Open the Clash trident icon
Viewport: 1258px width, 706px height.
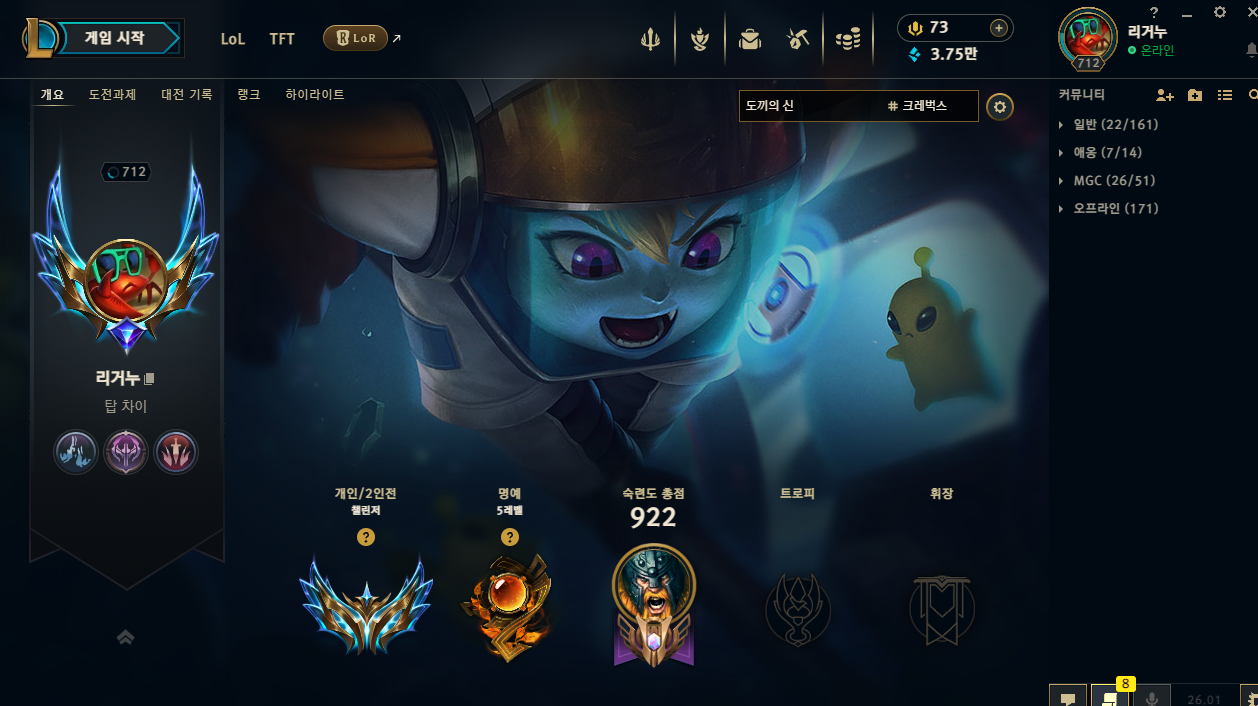tap(650, 39)
